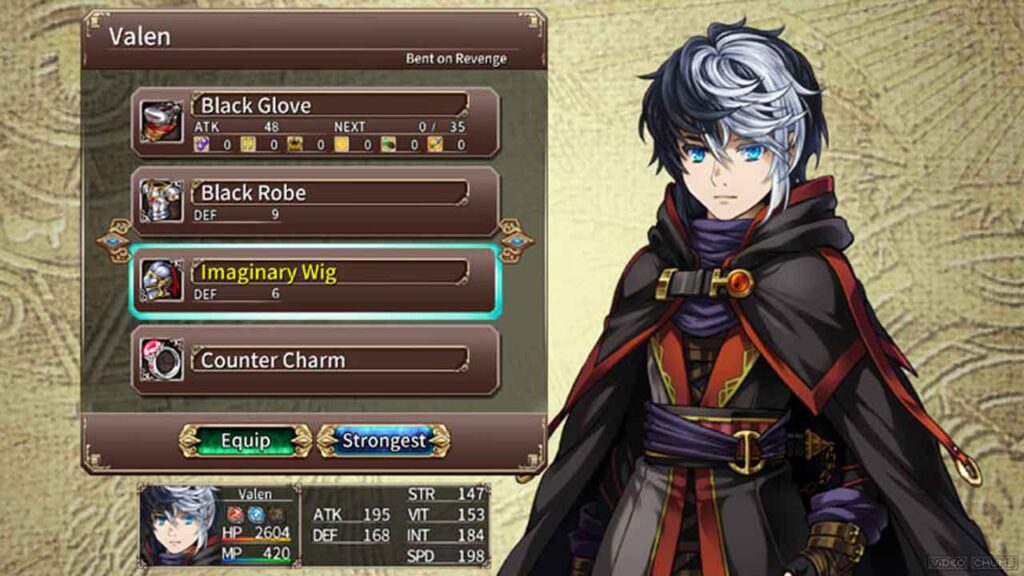
Task: Select the Imaginary Wig headgear slot
Action: coord(315,281)
